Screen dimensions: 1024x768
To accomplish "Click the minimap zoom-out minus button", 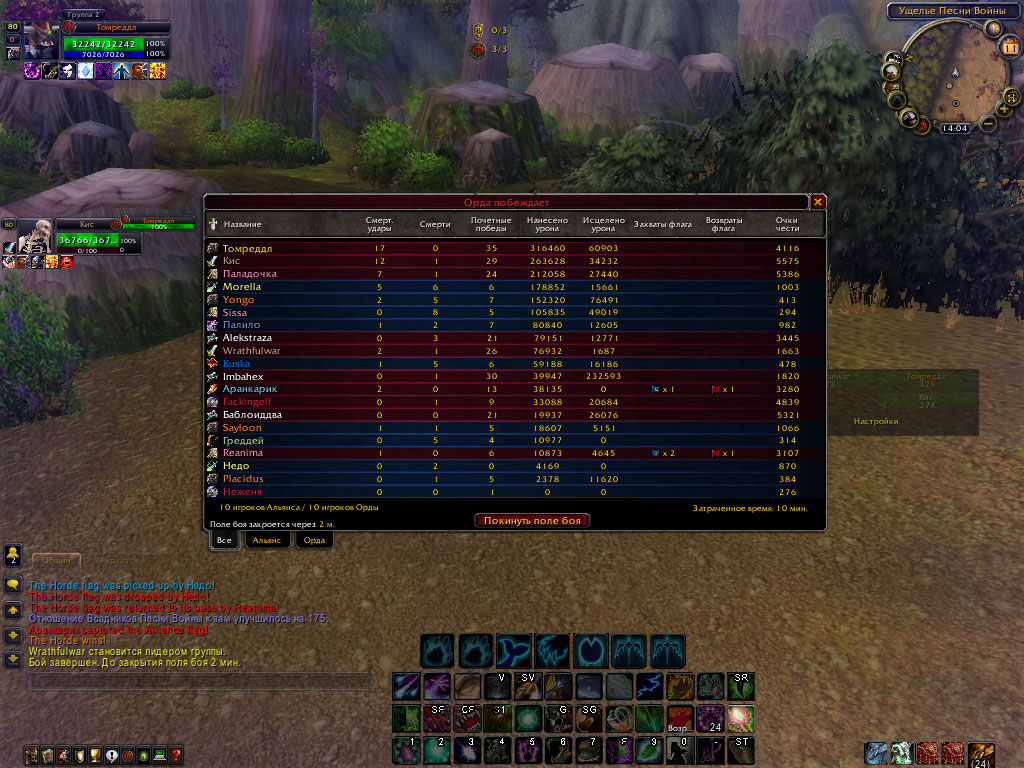I will tap(989, 123).
